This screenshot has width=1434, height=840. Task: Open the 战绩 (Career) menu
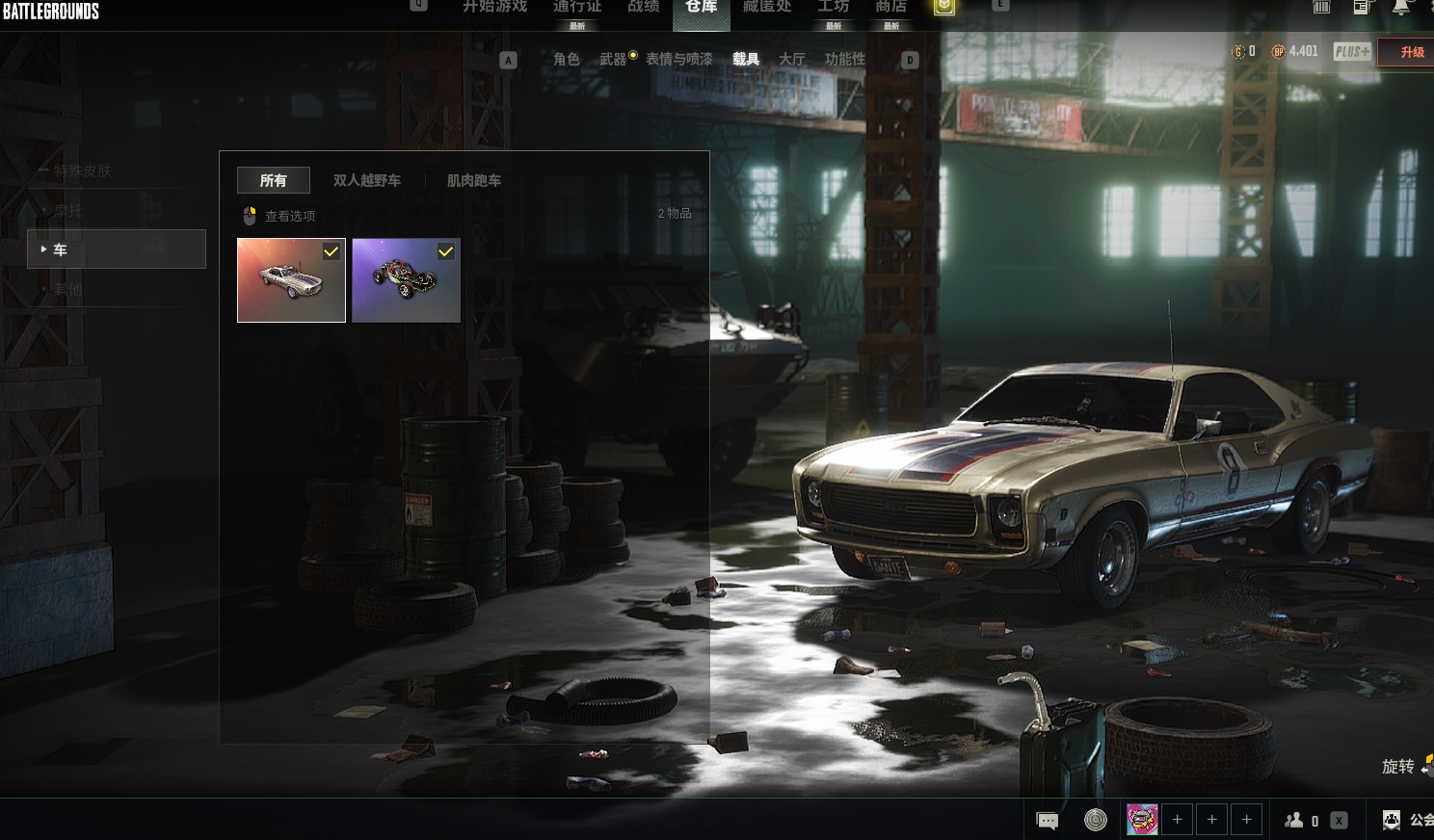[x=643, y=7]
